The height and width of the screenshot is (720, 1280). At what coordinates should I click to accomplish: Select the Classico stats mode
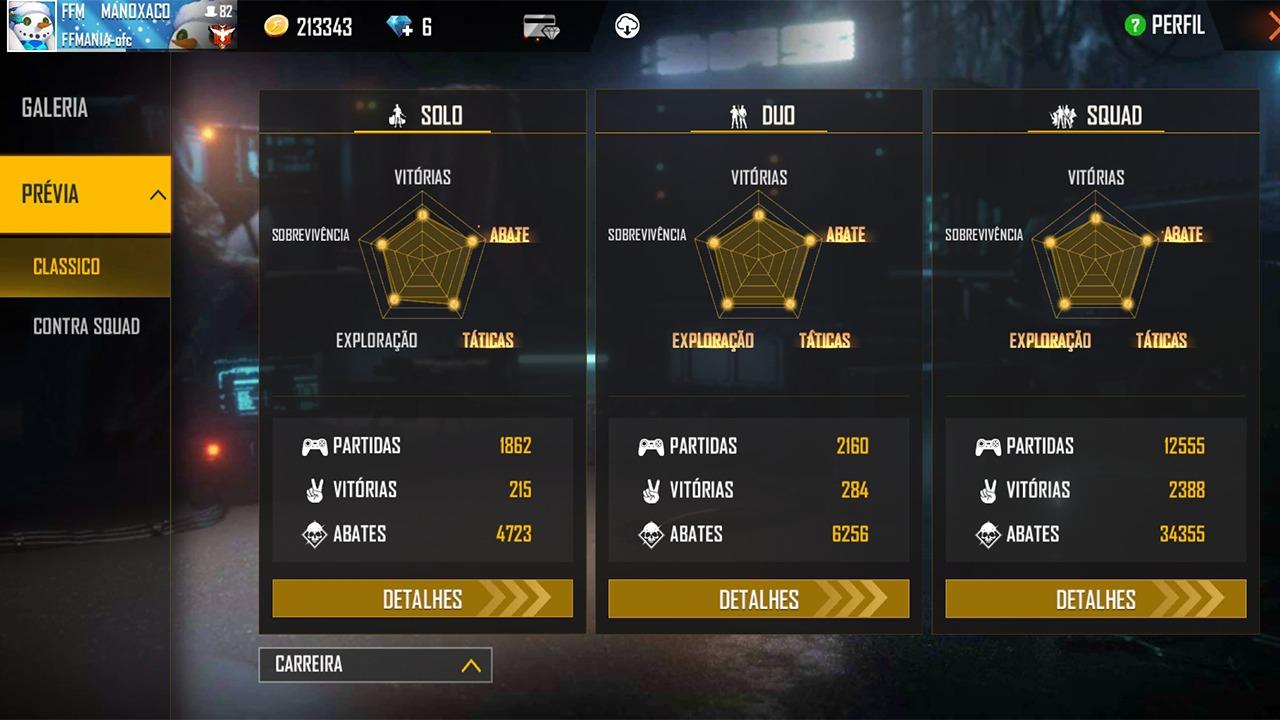click(67, 267)
